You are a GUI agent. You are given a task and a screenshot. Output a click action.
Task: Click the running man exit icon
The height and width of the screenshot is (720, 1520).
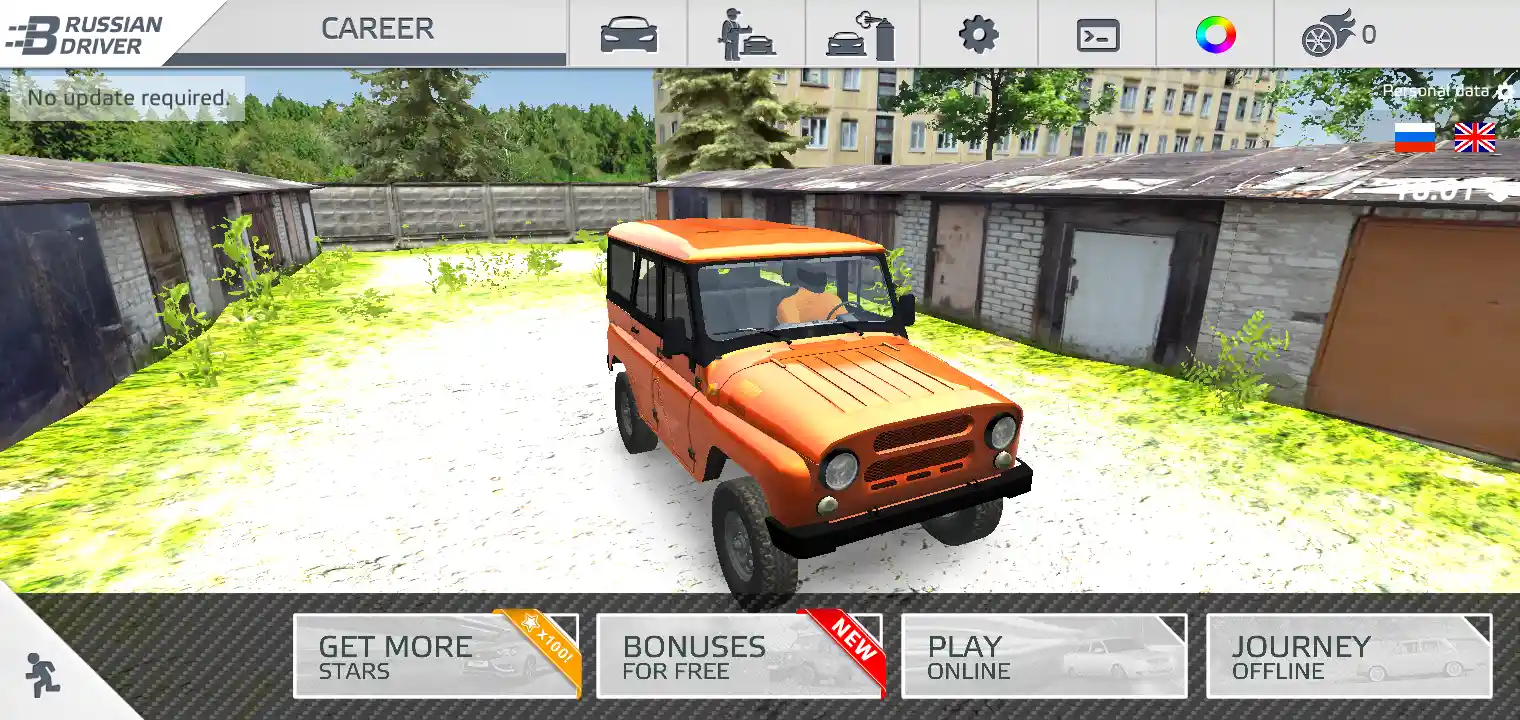(x=42, y=675)
